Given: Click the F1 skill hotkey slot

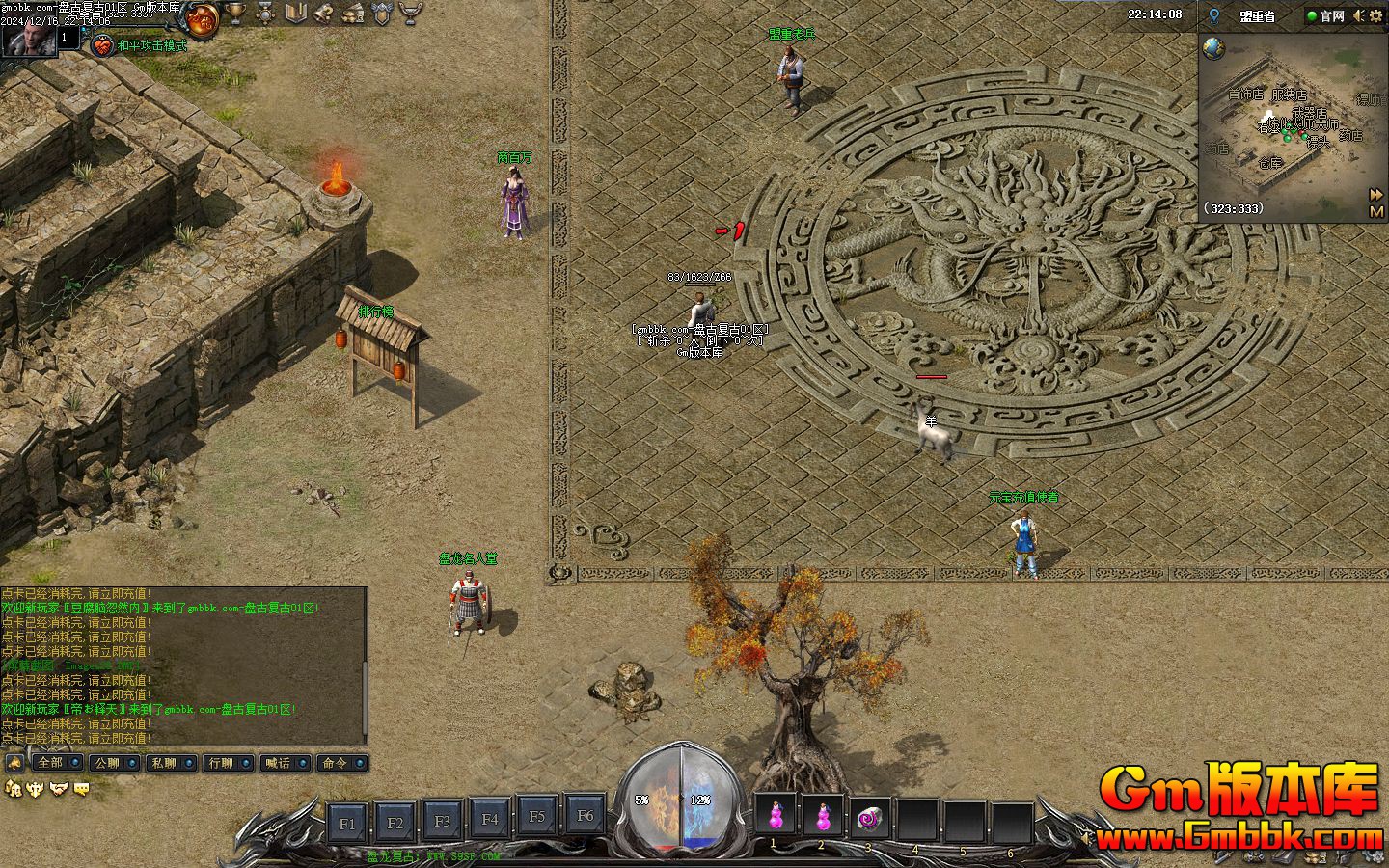Looking at the screenshot, I should pyautogui.click(x=347, y=823).
